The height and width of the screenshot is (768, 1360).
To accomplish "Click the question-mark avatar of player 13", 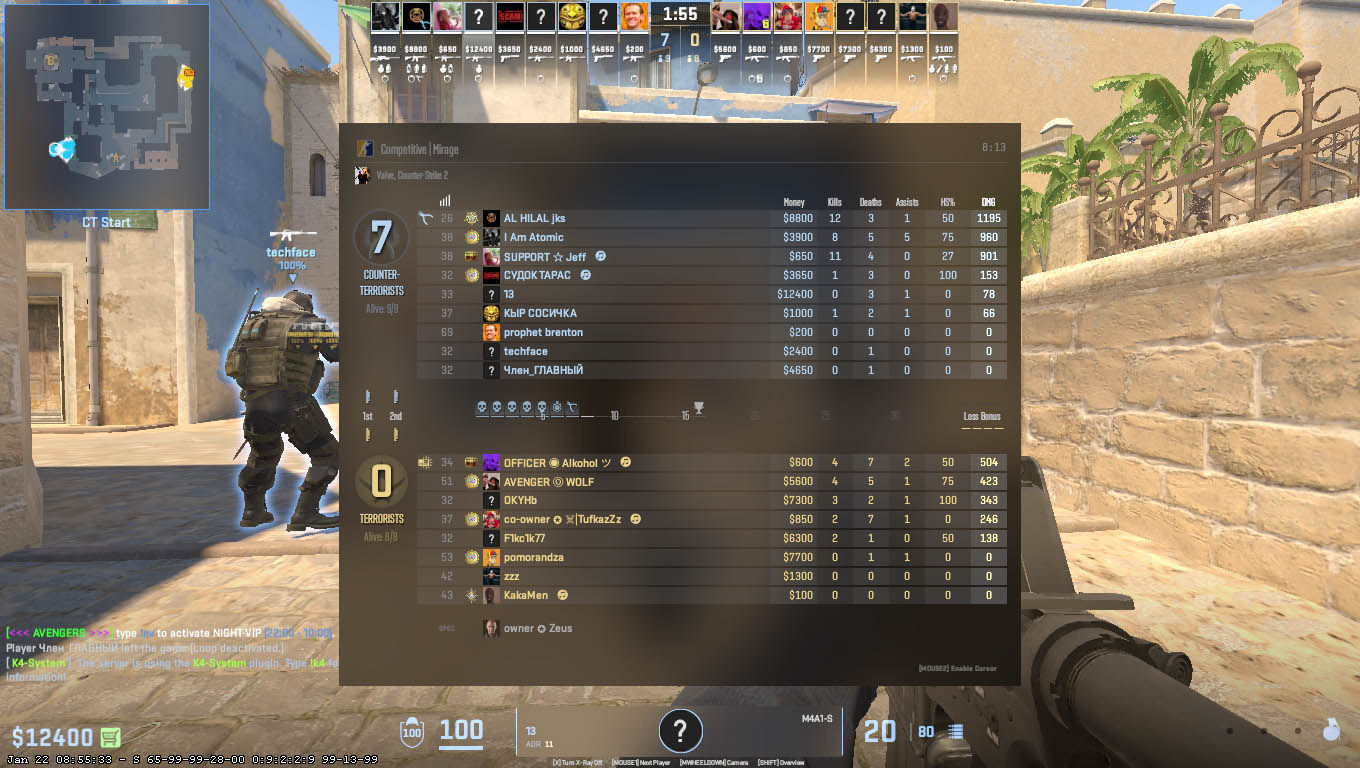I will (491, 294).
